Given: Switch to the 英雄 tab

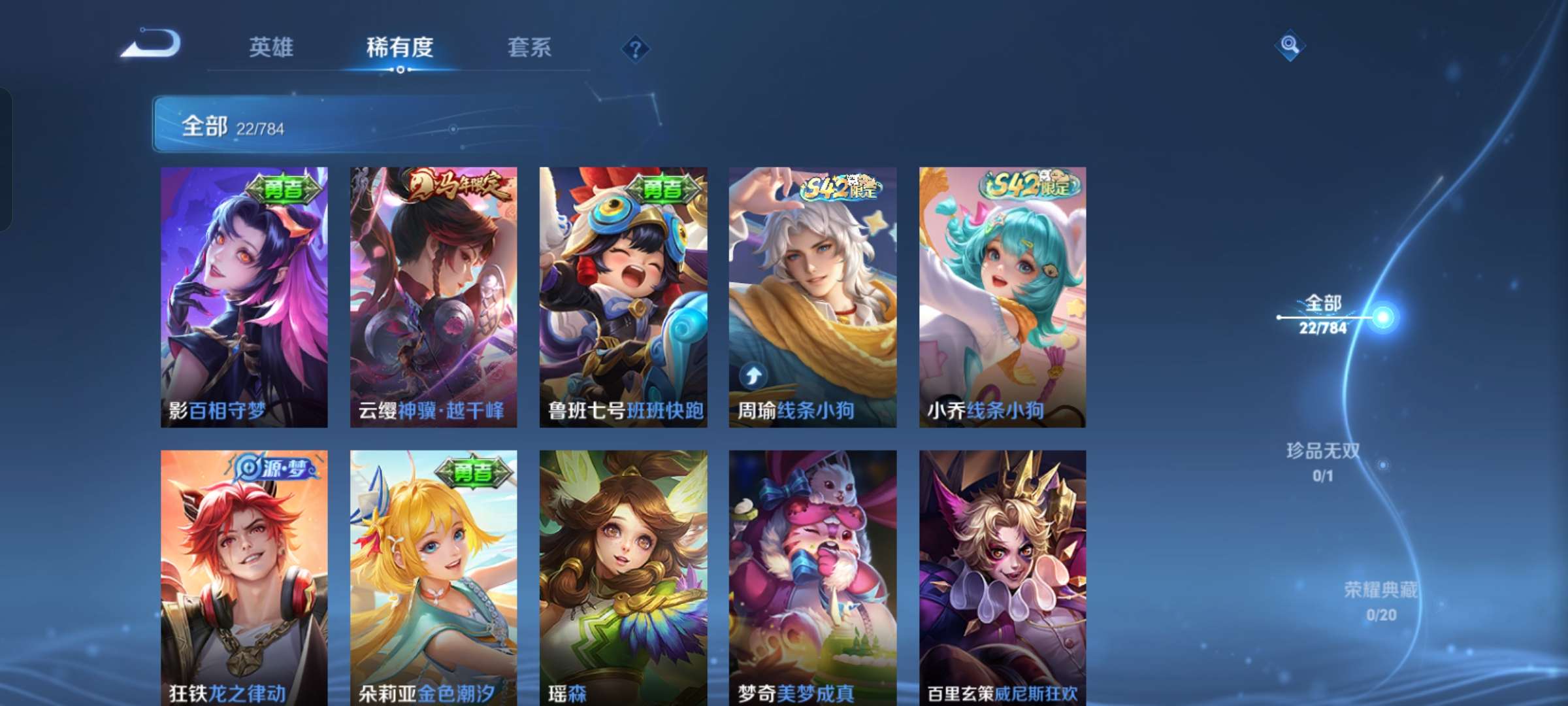Looking at the screenshot, I should tap(272, 46).
